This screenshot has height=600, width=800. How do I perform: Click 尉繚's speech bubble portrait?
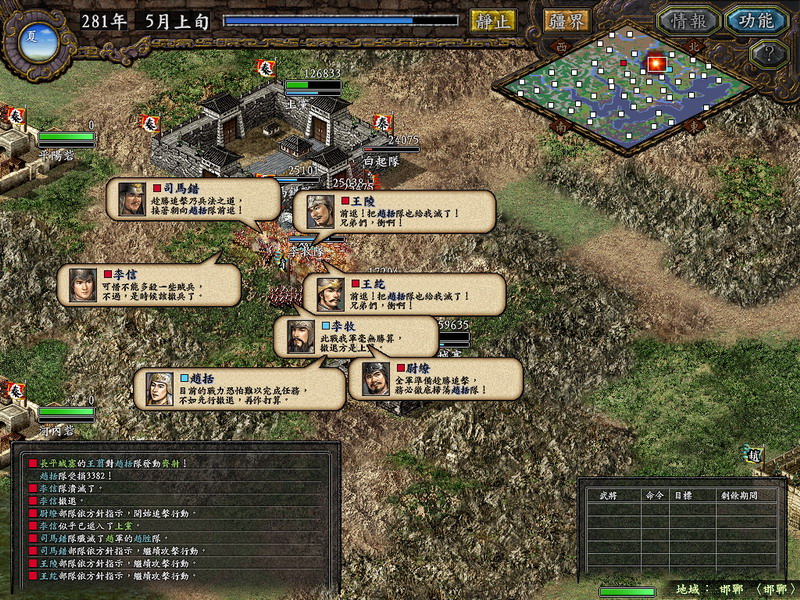click(375, 379)
